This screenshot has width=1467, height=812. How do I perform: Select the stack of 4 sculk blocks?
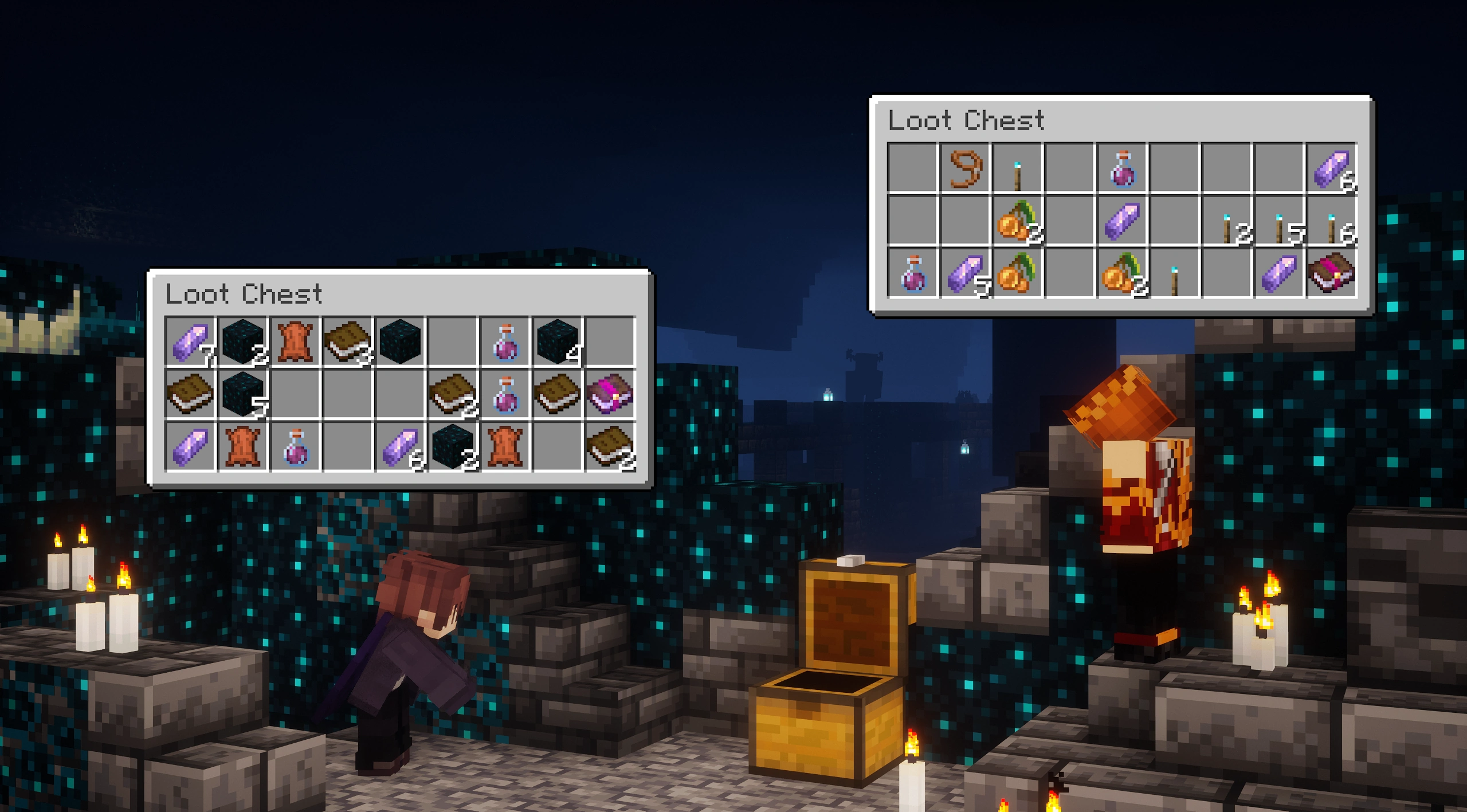pyautogui.click(x=557, y=342)
